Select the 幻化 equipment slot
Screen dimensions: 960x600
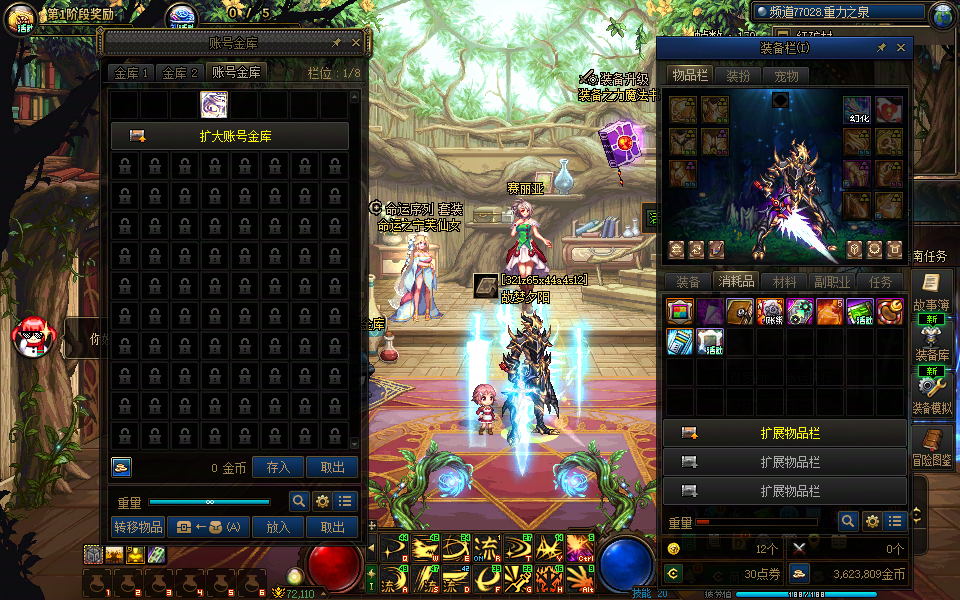(x=857, y=110)
